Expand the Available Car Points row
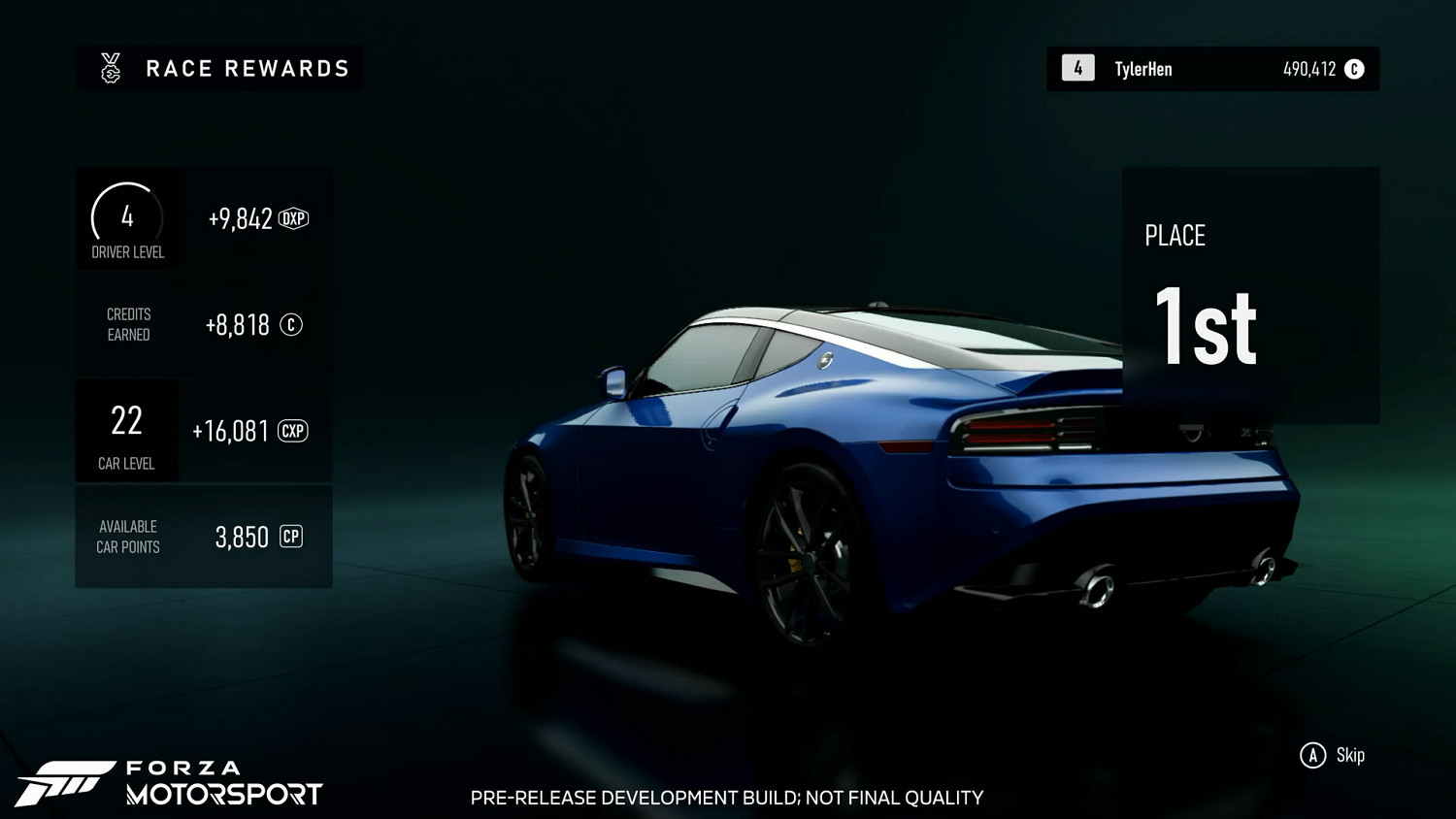 [203, 537]
